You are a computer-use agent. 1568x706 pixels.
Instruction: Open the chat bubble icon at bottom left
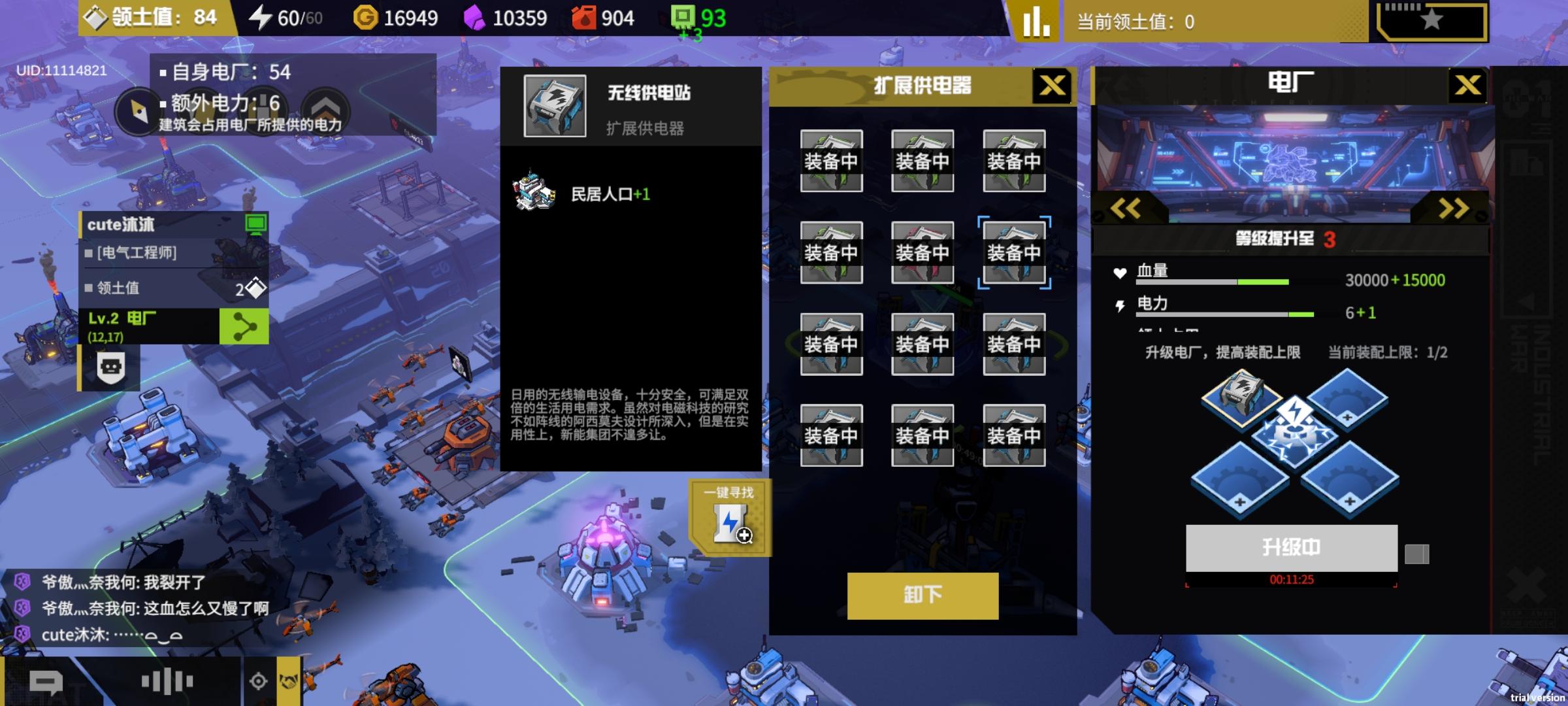click(x=46, y=682)
